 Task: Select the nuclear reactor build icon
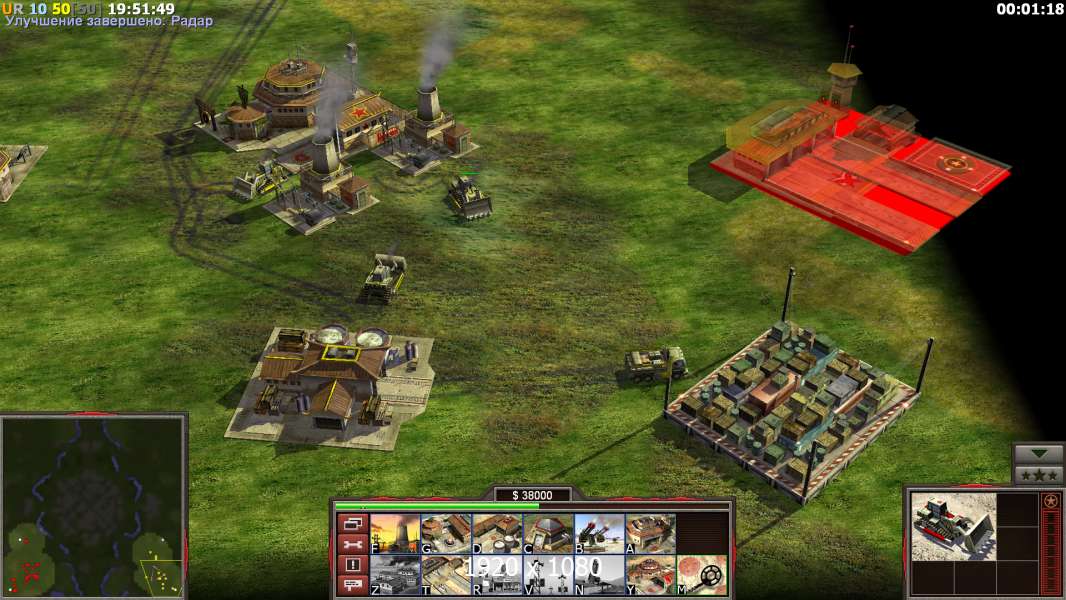click(395, 534)
